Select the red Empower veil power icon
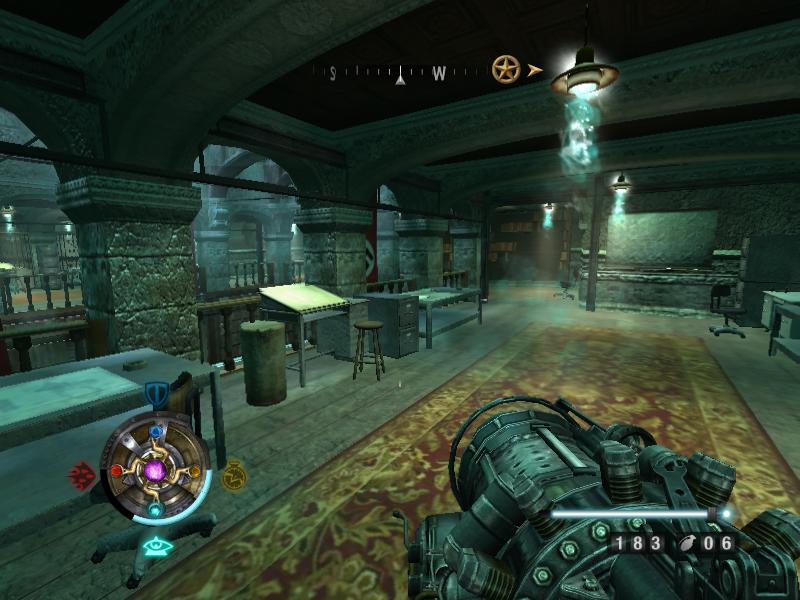The height and width of the screenshot is (600, 800). tap(82, 473)
